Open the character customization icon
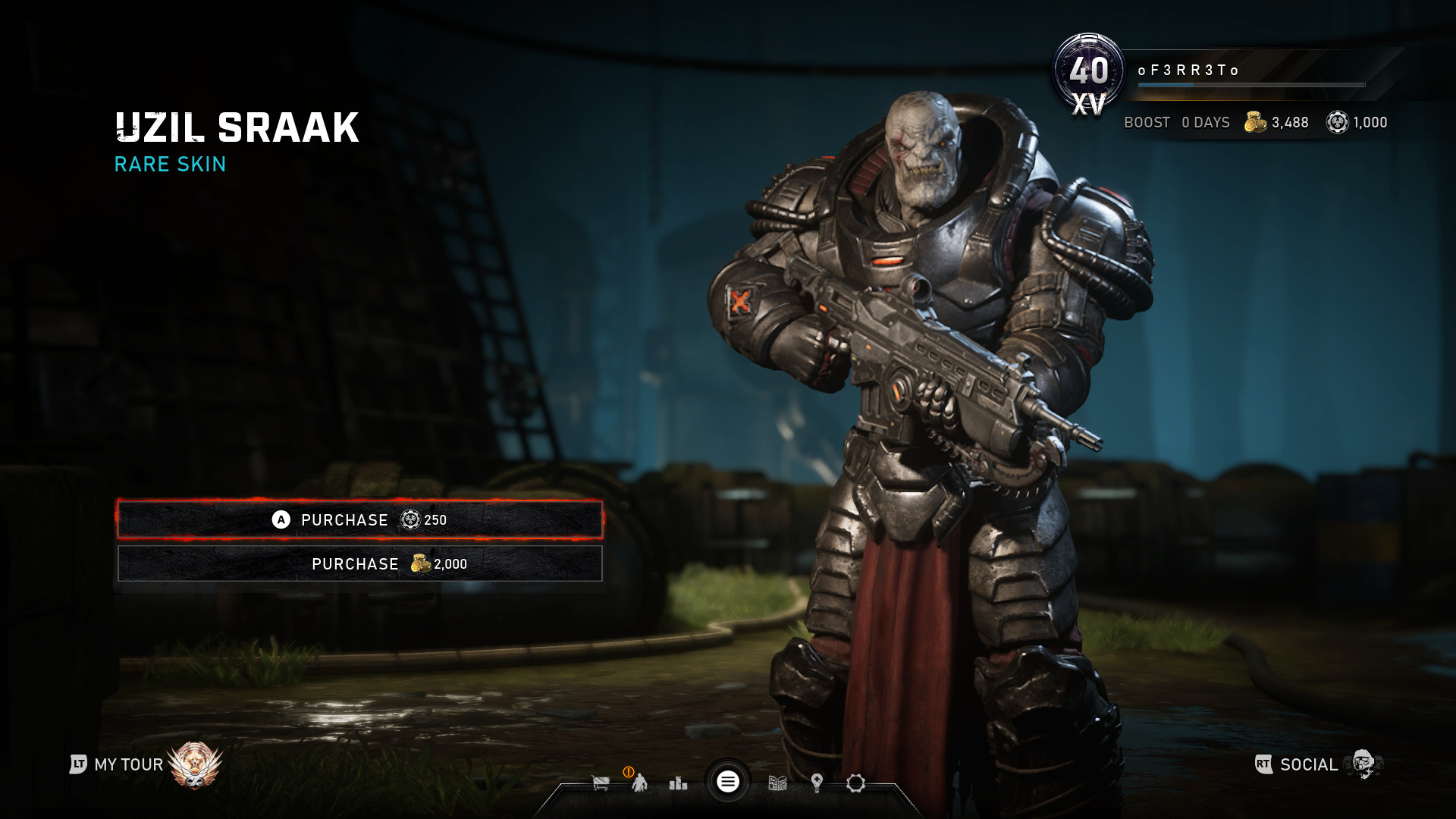 tap(640, 783)
